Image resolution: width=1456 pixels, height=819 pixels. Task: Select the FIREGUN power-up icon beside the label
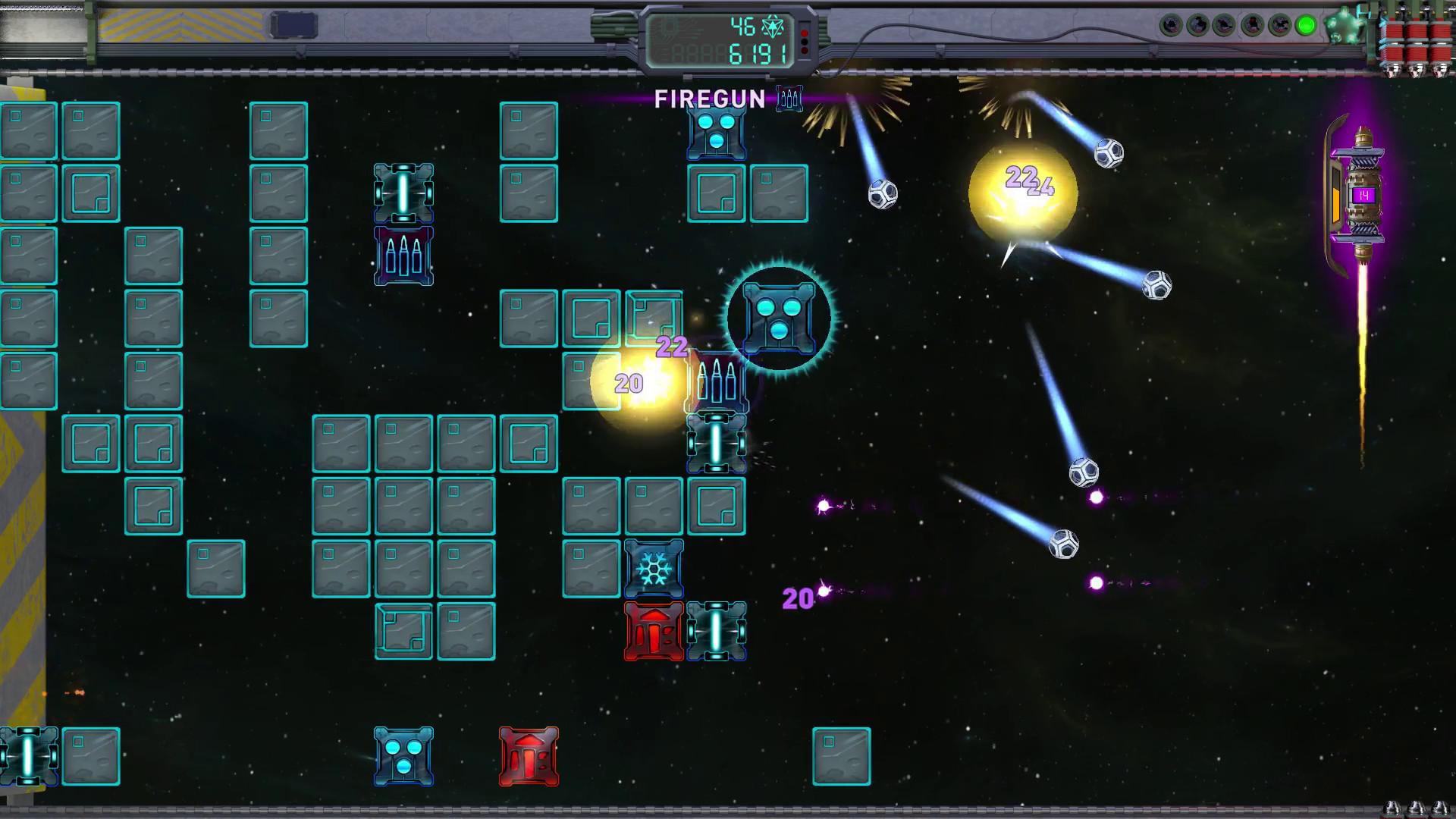(x=789, y=99)
